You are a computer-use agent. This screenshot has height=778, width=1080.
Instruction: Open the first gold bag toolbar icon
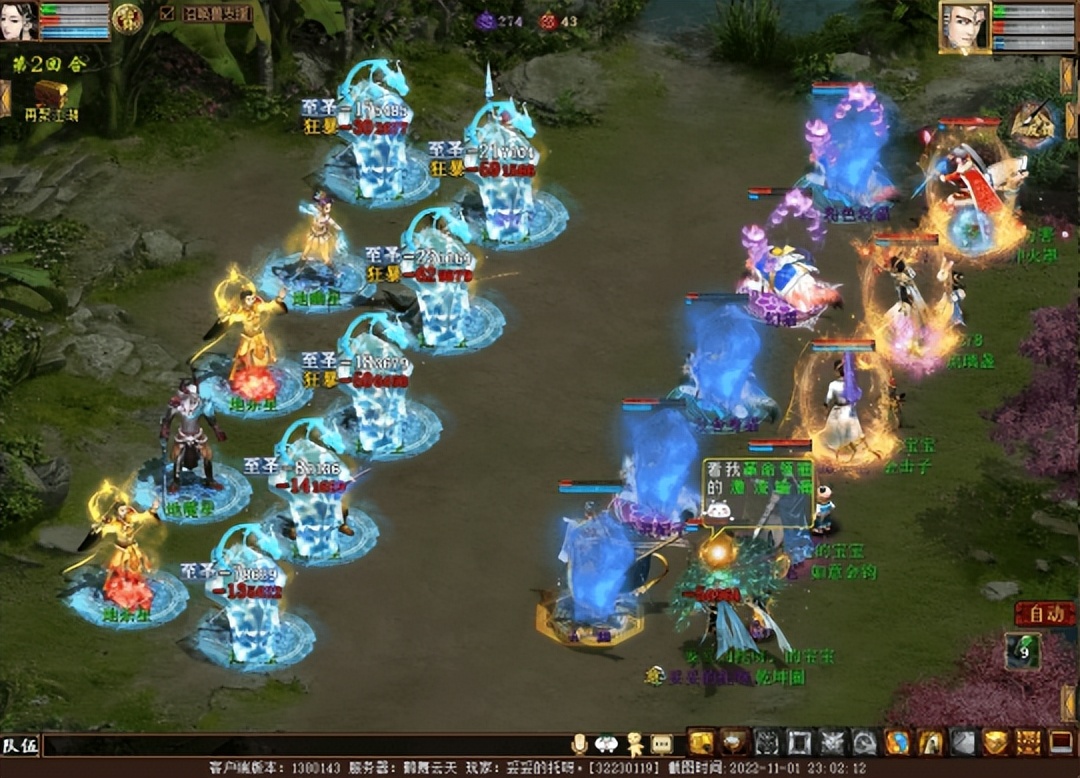(x=702, y=742)
